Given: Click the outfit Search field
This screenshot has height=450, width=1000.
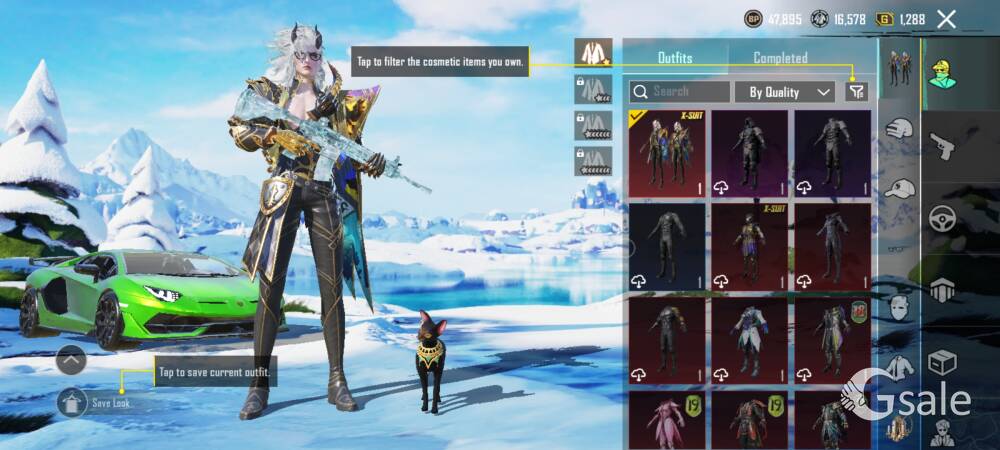Looking at the screenshot, I should point(690,91).
